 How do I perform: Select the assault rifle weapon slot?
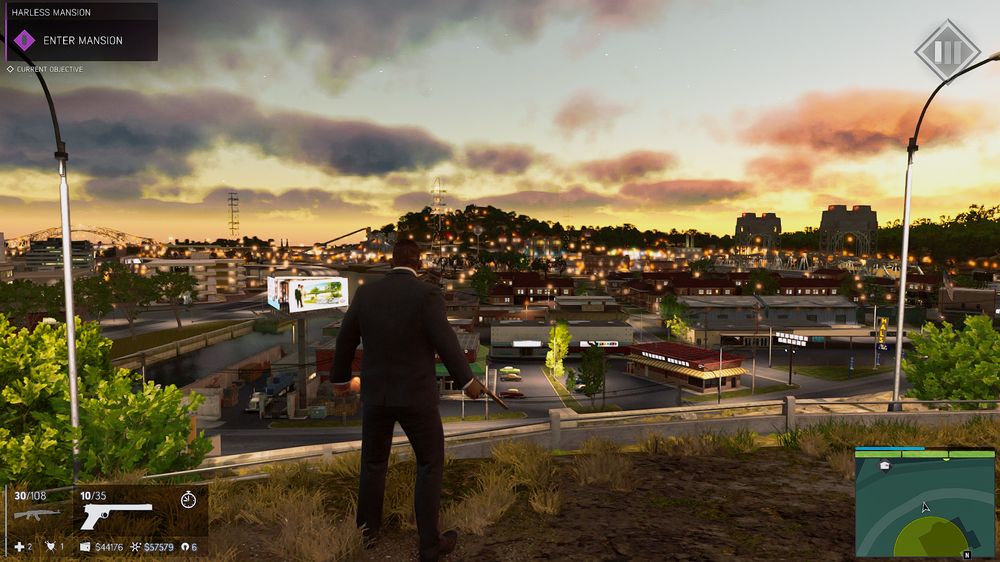click(36, 514)
